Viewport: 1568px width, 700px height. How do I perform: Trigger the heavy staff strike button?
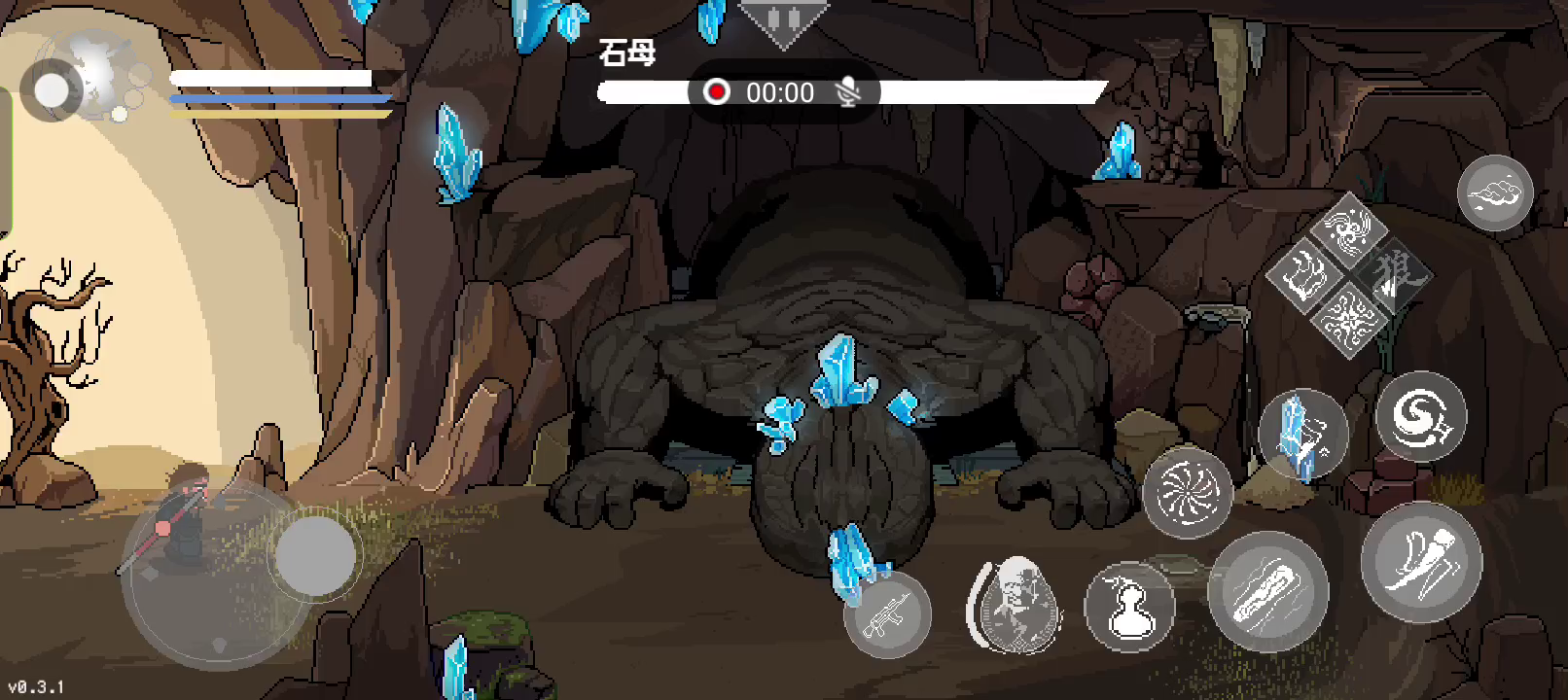click(1421, 564)
